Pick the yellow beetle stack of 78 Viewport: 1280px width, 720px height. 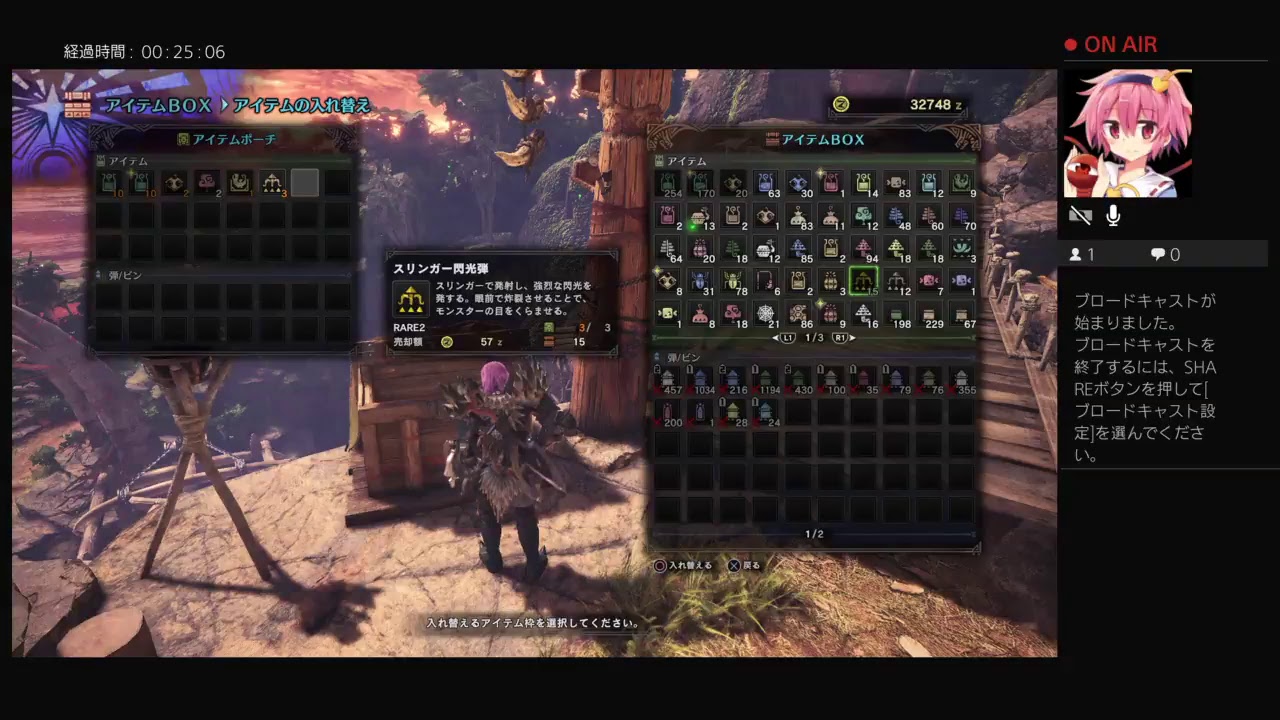[x=733, y=281]
